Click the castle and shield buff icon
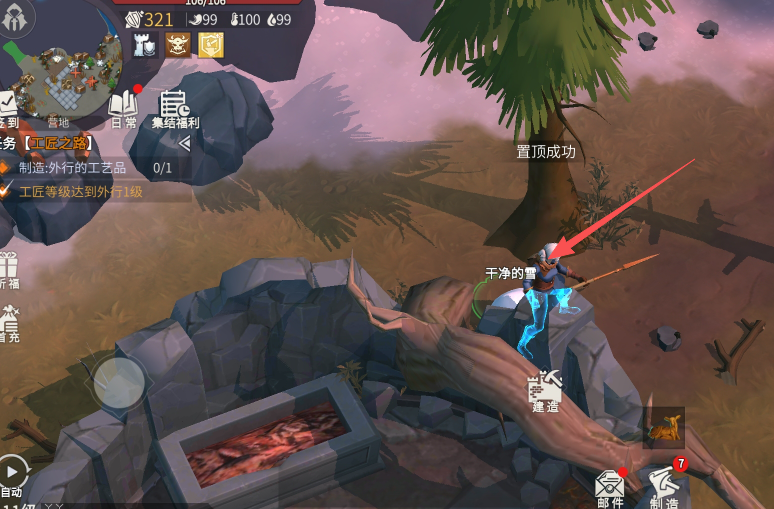The image size is (774, 509). coord(145,45)
